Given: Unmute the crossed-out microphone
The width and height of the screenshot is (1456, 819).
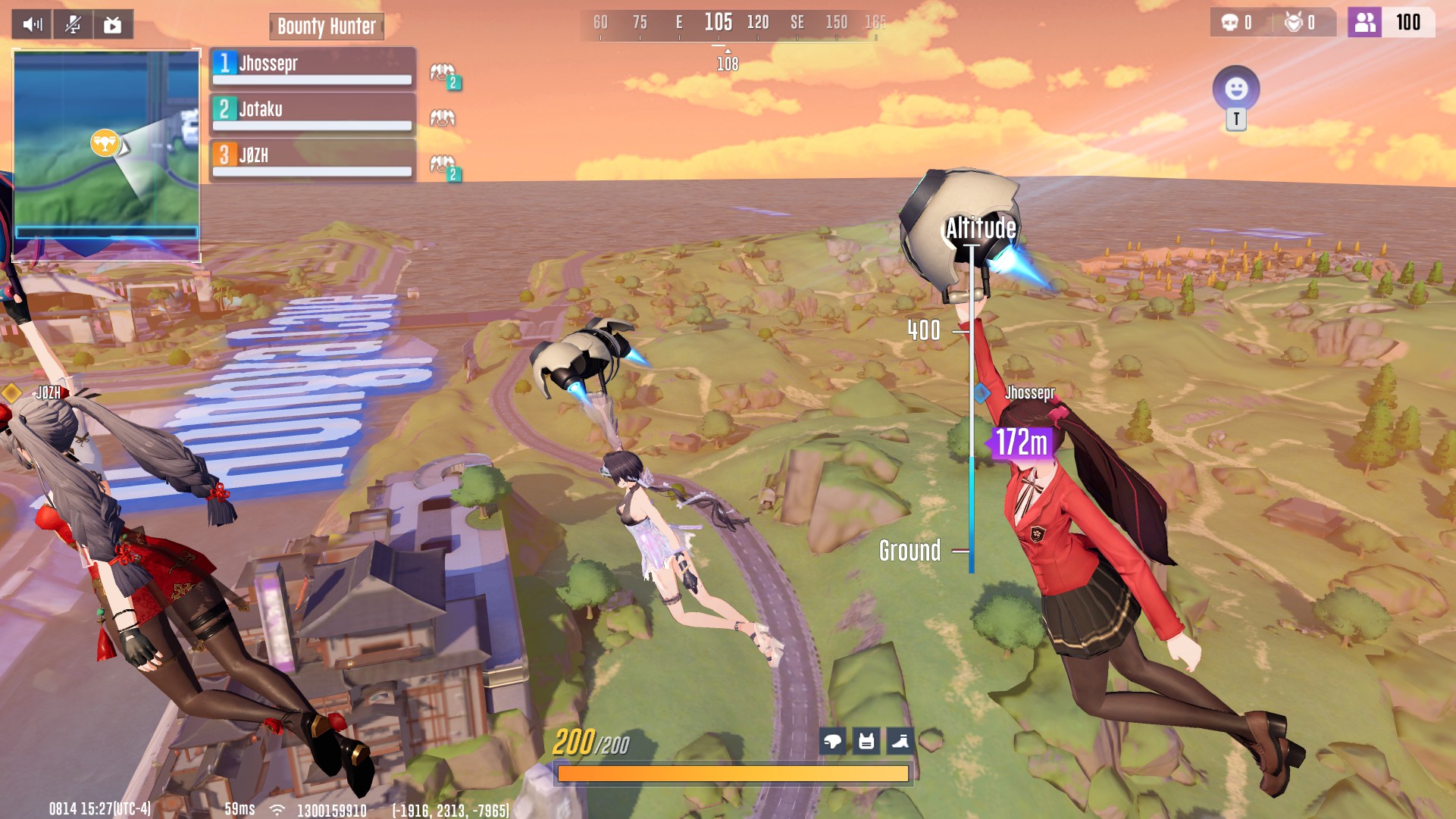Looking at the screenshot, I should (73, 25).
